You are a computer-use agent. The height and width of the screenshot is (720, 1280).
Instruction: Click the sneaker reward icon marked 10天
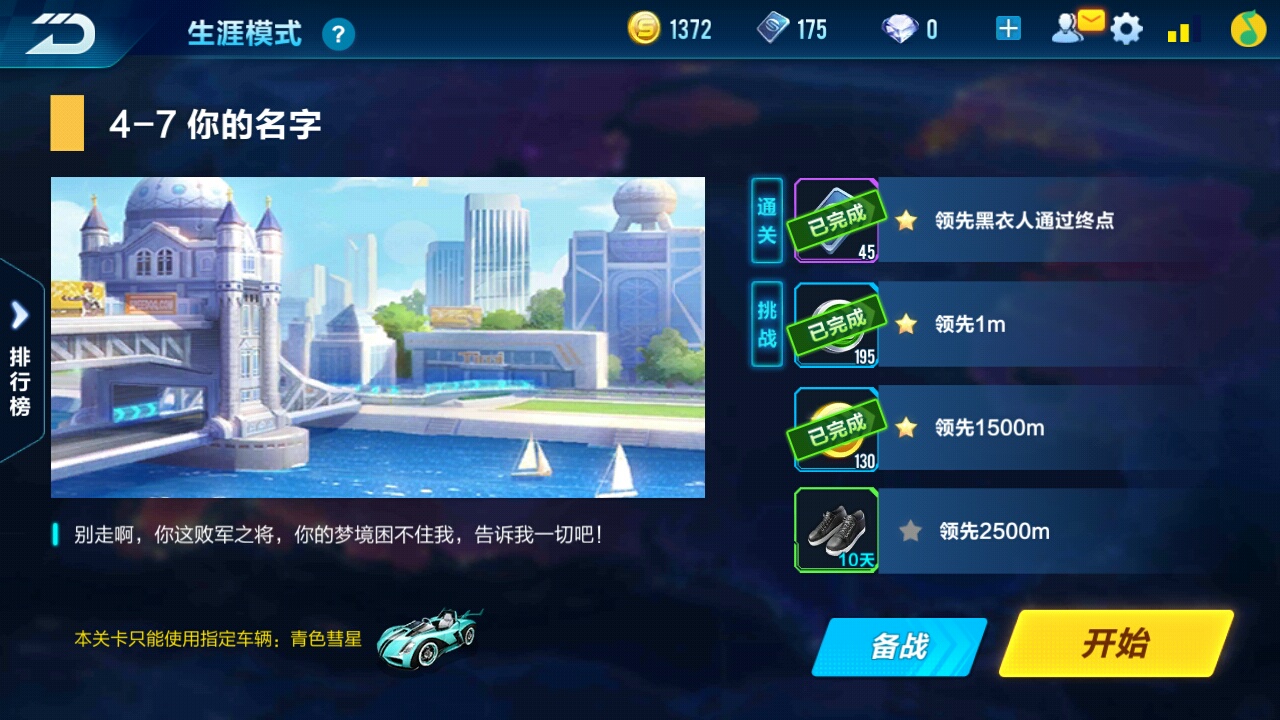[x=836, y=531]
